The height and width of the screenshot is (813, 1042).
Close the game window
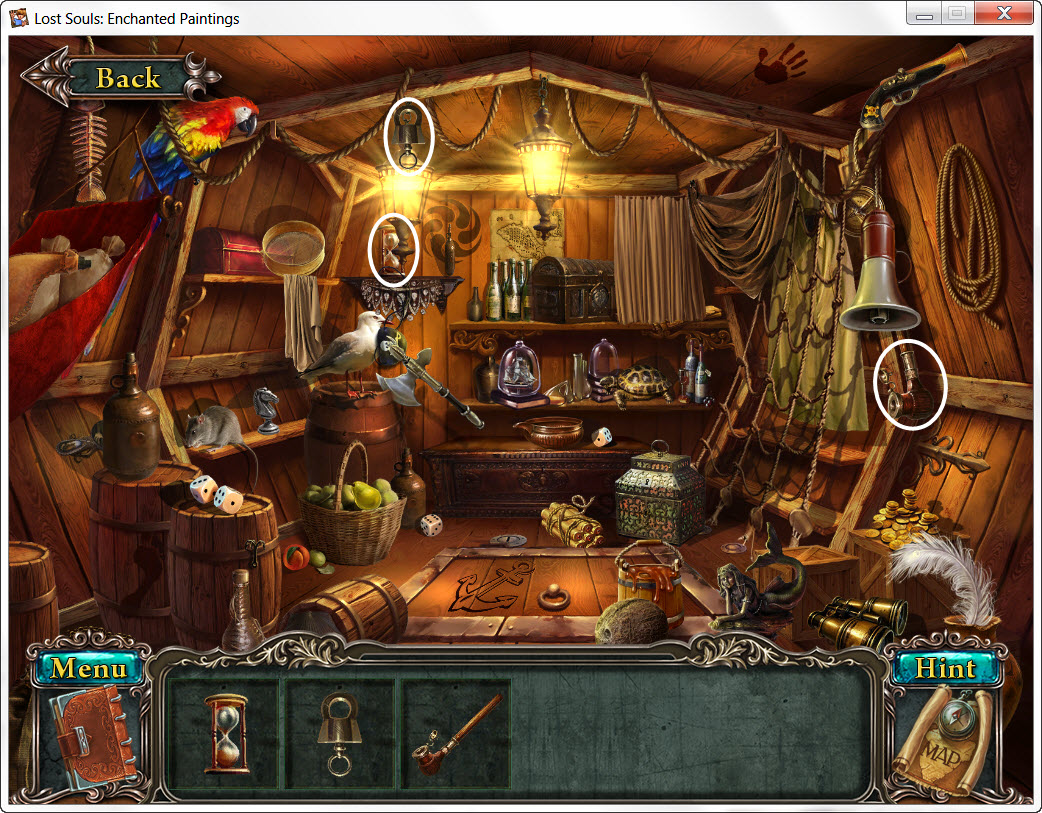coord(1003,14)
